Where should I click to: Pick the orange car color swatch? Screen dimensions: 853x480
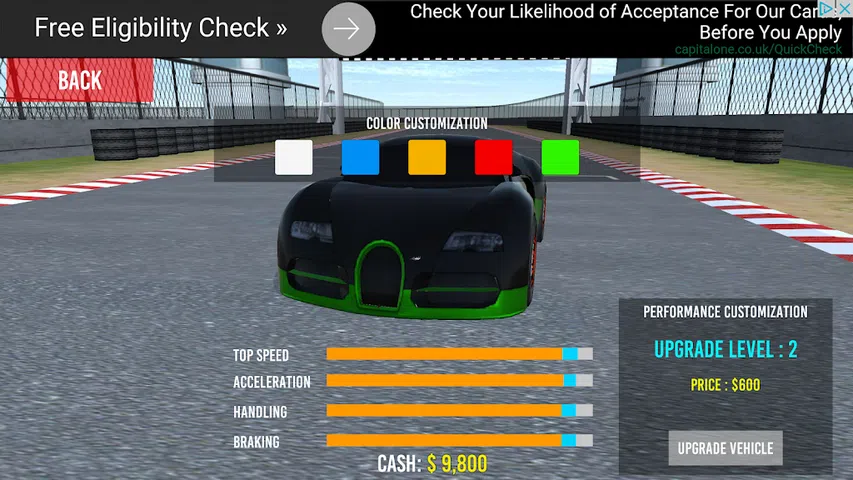point(427,158)
